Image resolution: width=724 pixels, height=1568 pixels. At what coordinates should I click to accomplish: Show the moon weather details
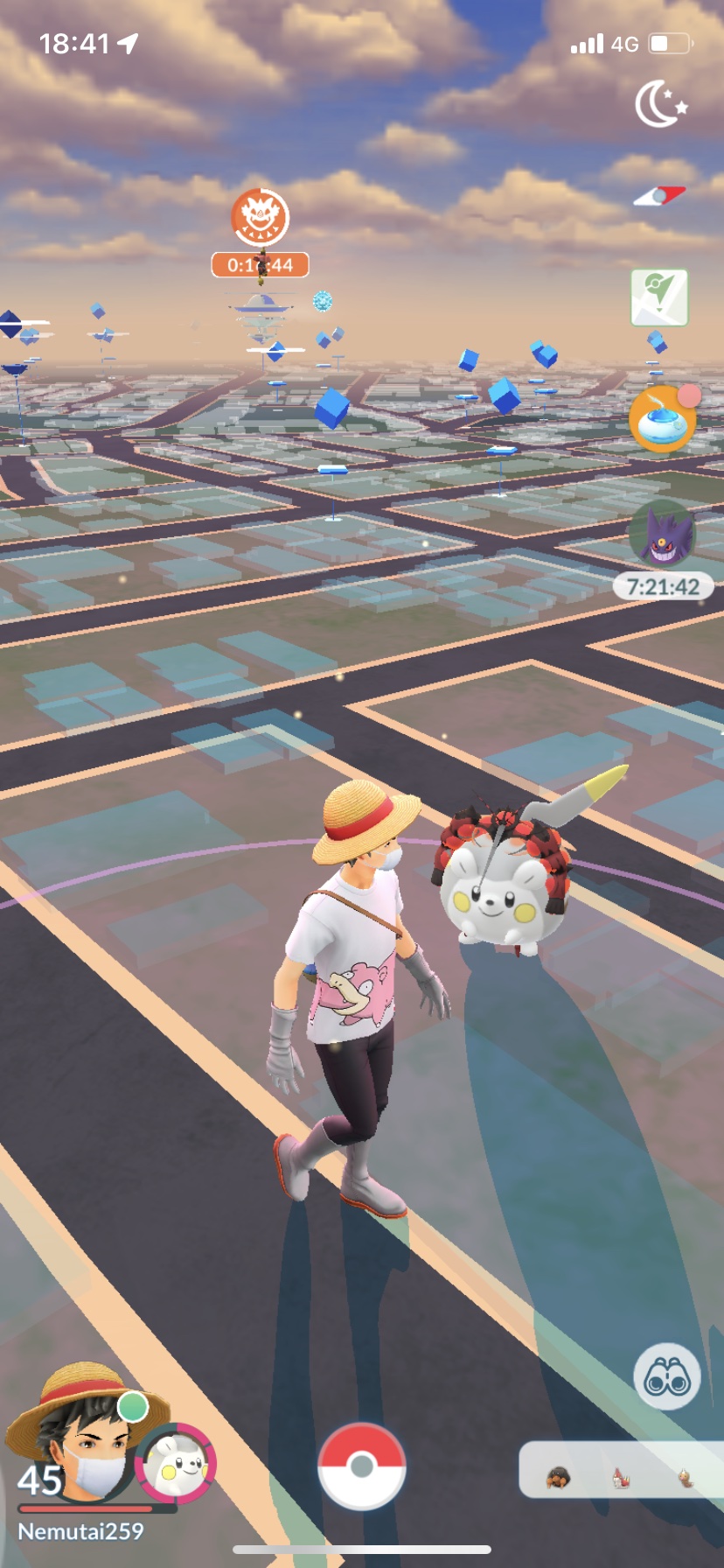click(660, 103)
